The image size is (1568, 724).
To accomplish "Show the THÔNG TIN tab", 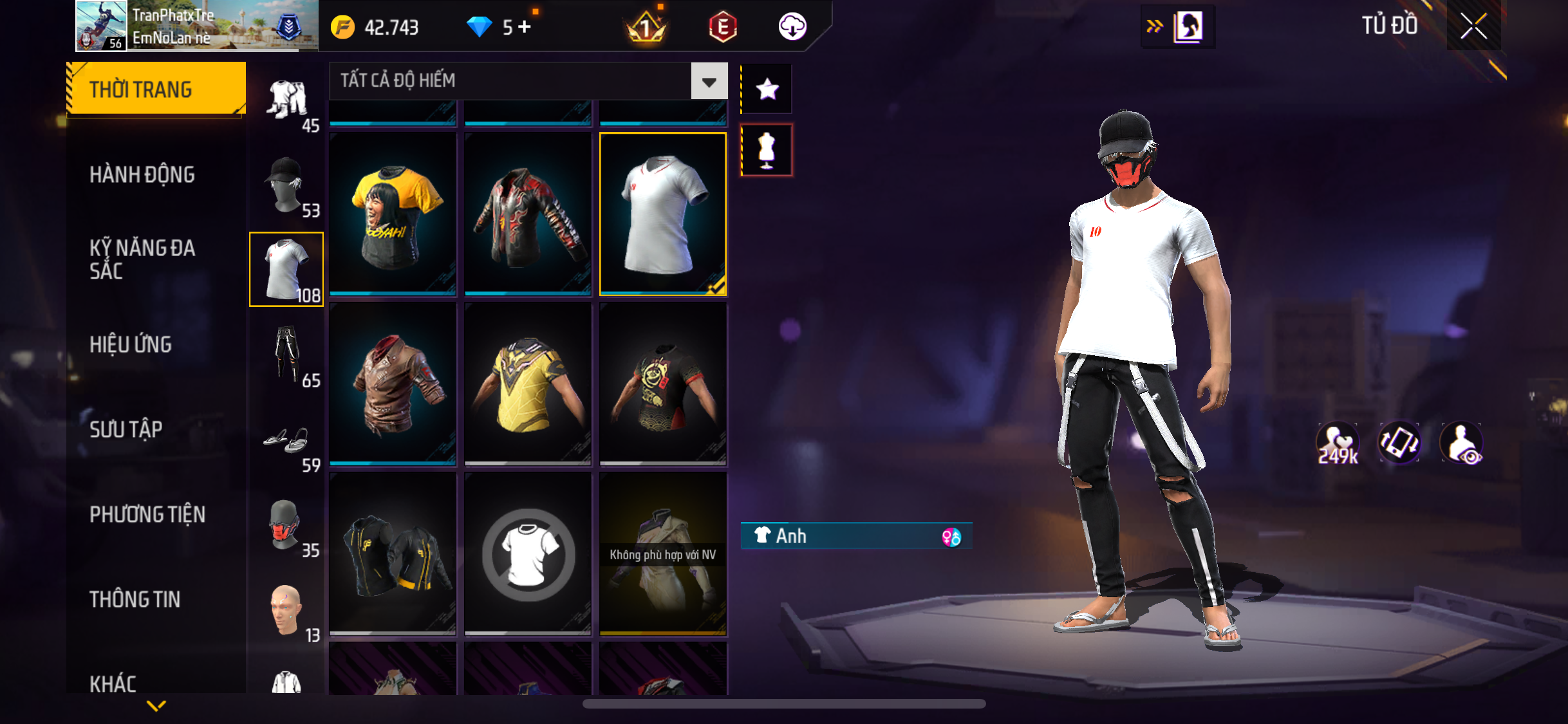I will pyautogui.click(x=135, y=599).
